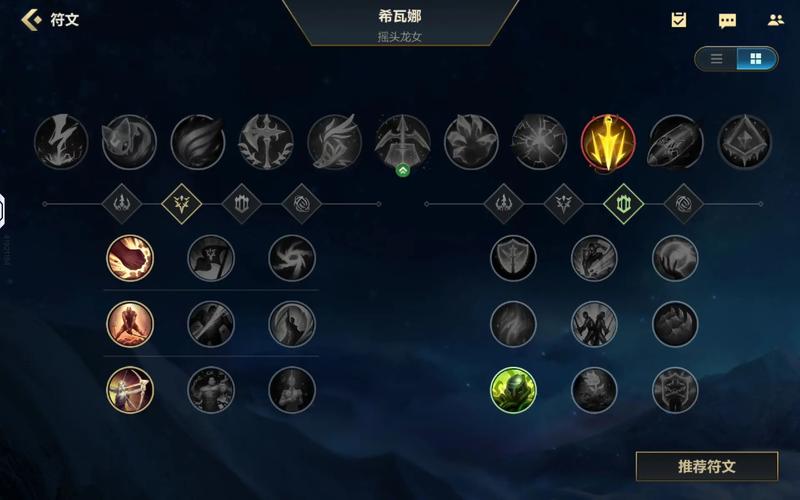Select the keystone with green upgrade arrow
The image size is (800, 500).
[403, 142]
